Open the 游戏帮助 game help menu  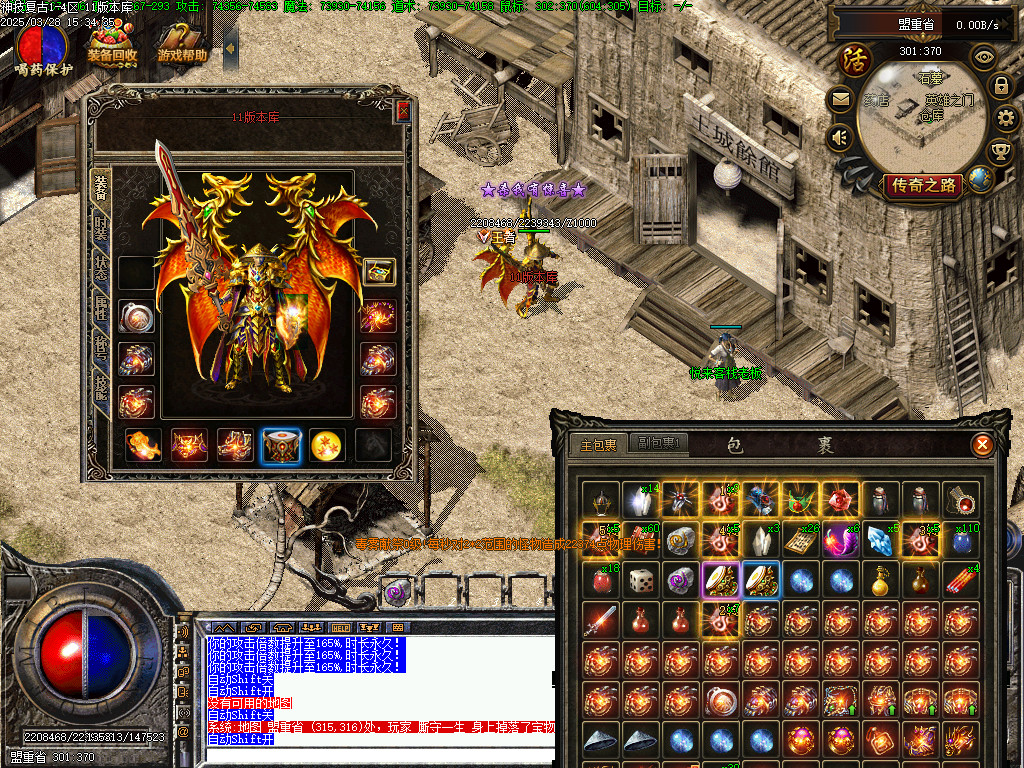[182, 46]
